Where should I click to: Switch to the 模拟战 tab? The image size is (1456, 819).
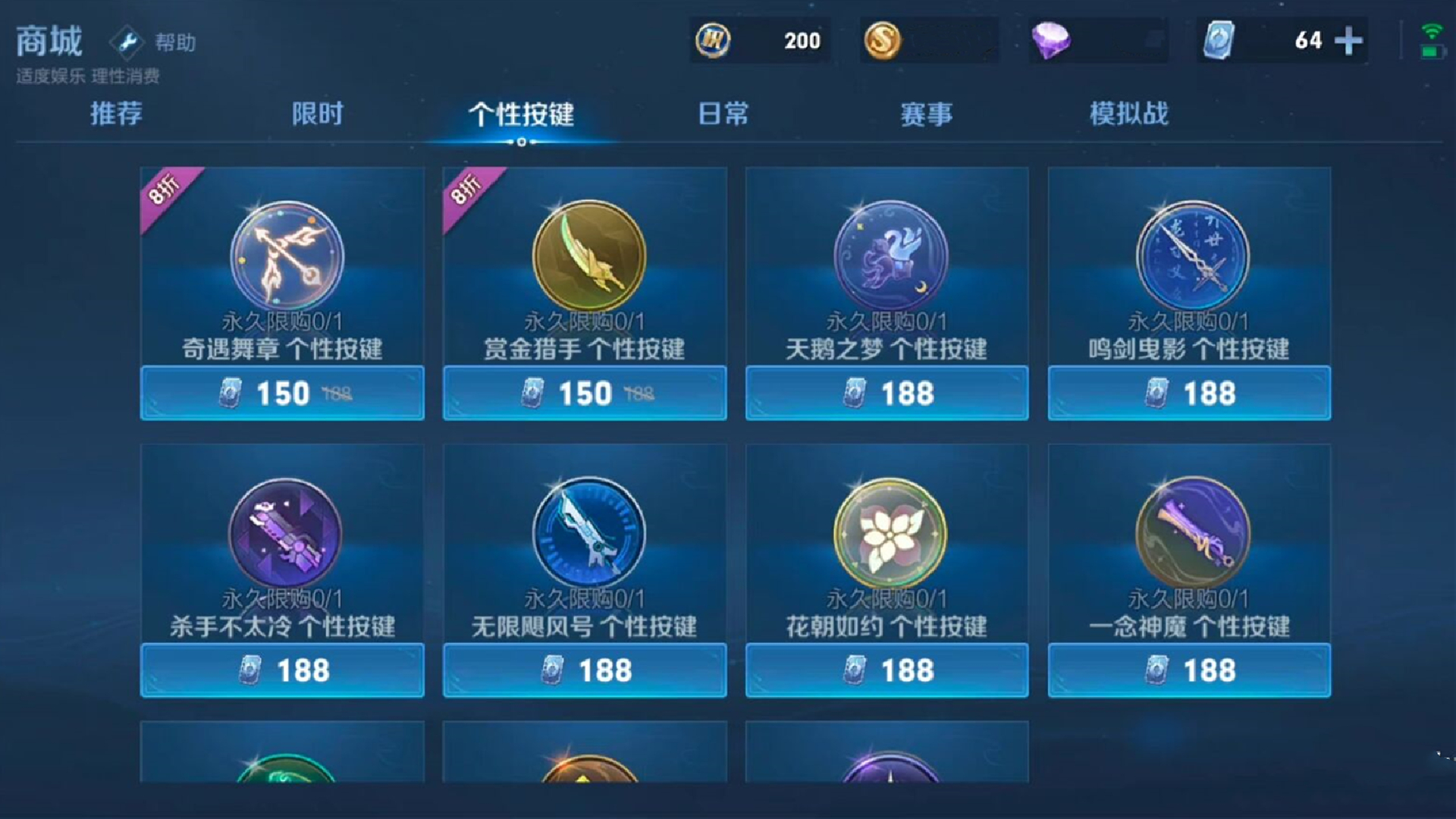pyautogui.click(x=1128, y=114)
